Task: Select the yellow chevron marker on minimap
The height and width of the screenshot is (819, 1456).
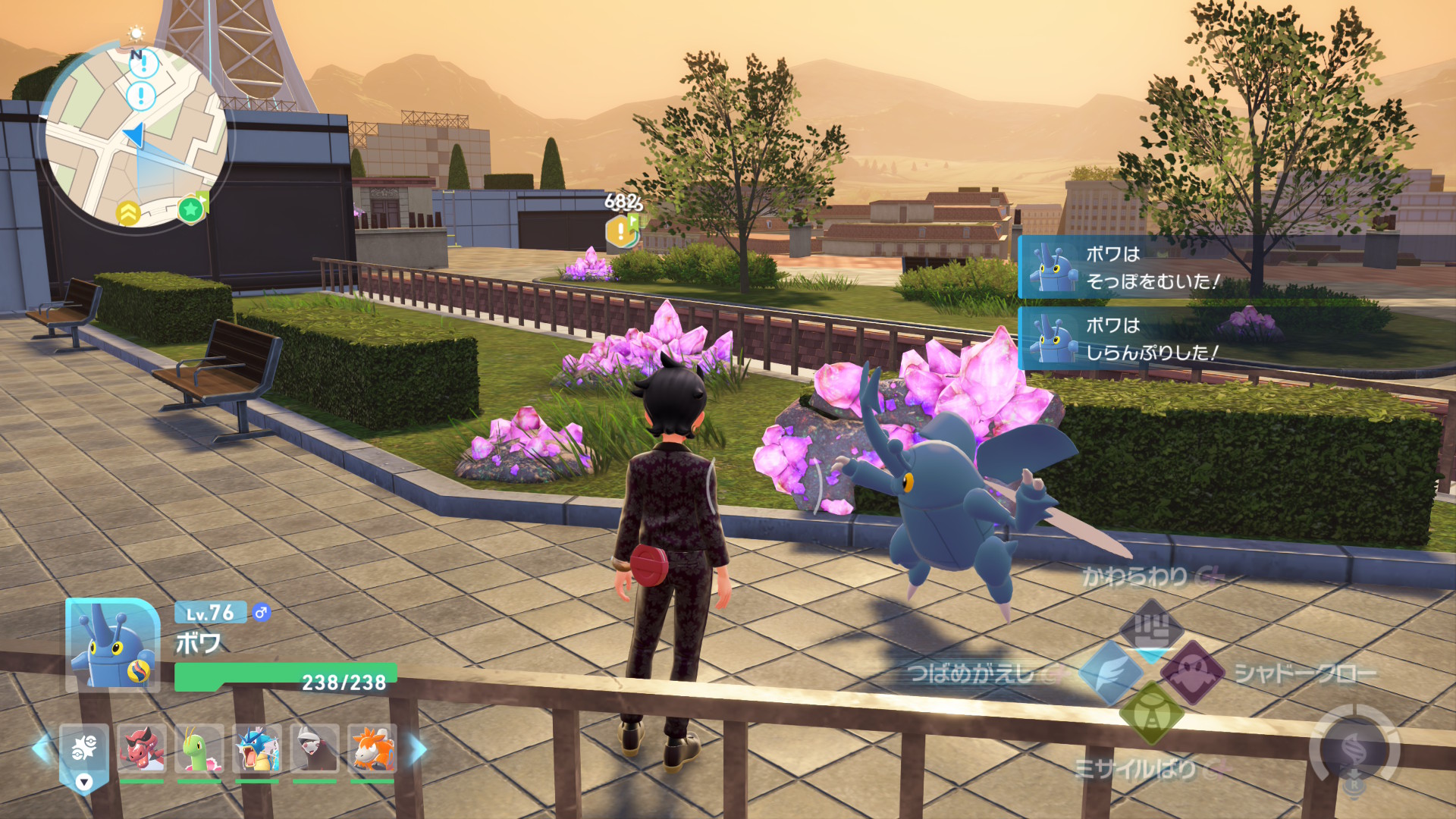Action: point(128,213)
